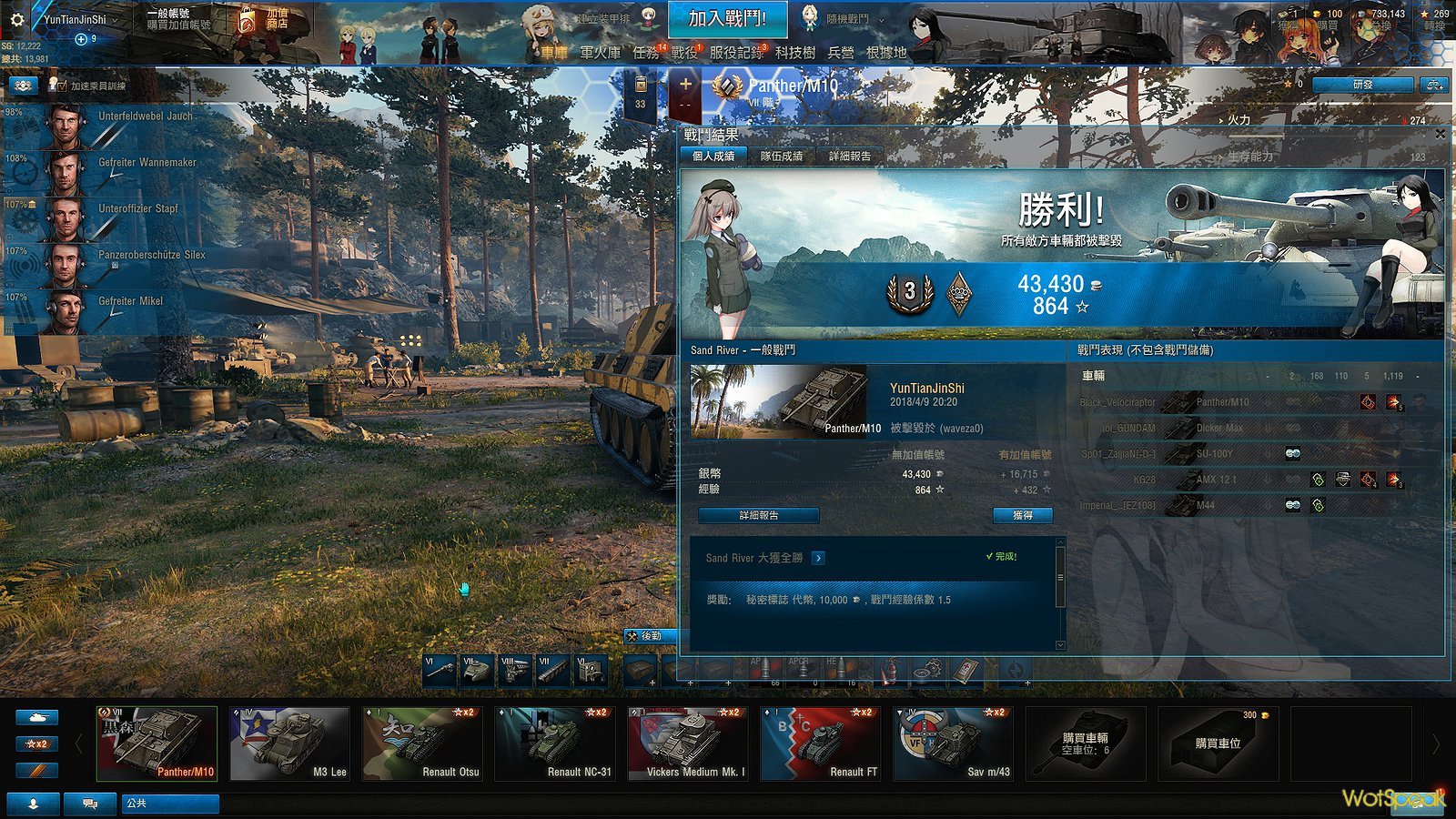Open the gear settings menu
The width and height of the screenshot is (1456, 819).
[x=16, y=19]
